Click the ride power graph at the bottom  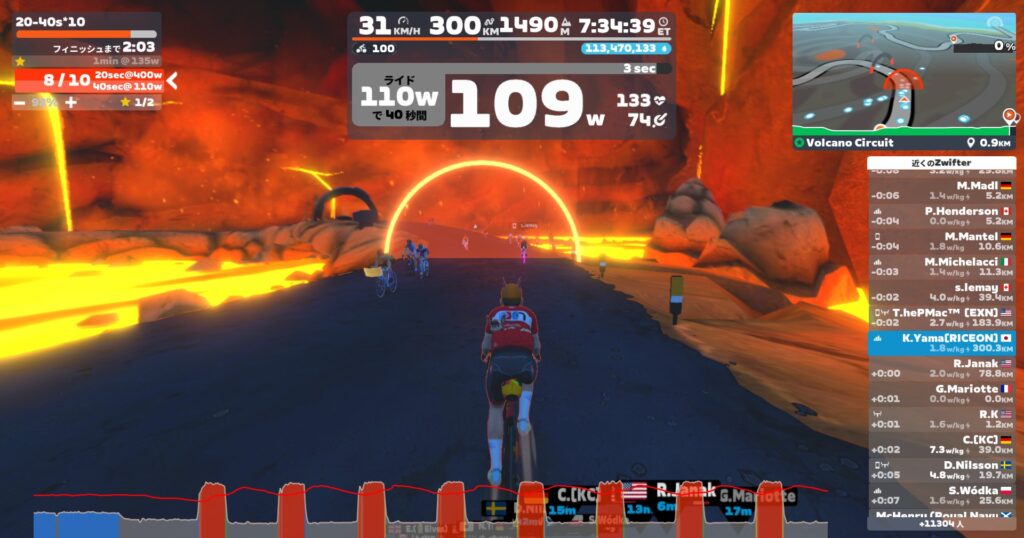430,510
